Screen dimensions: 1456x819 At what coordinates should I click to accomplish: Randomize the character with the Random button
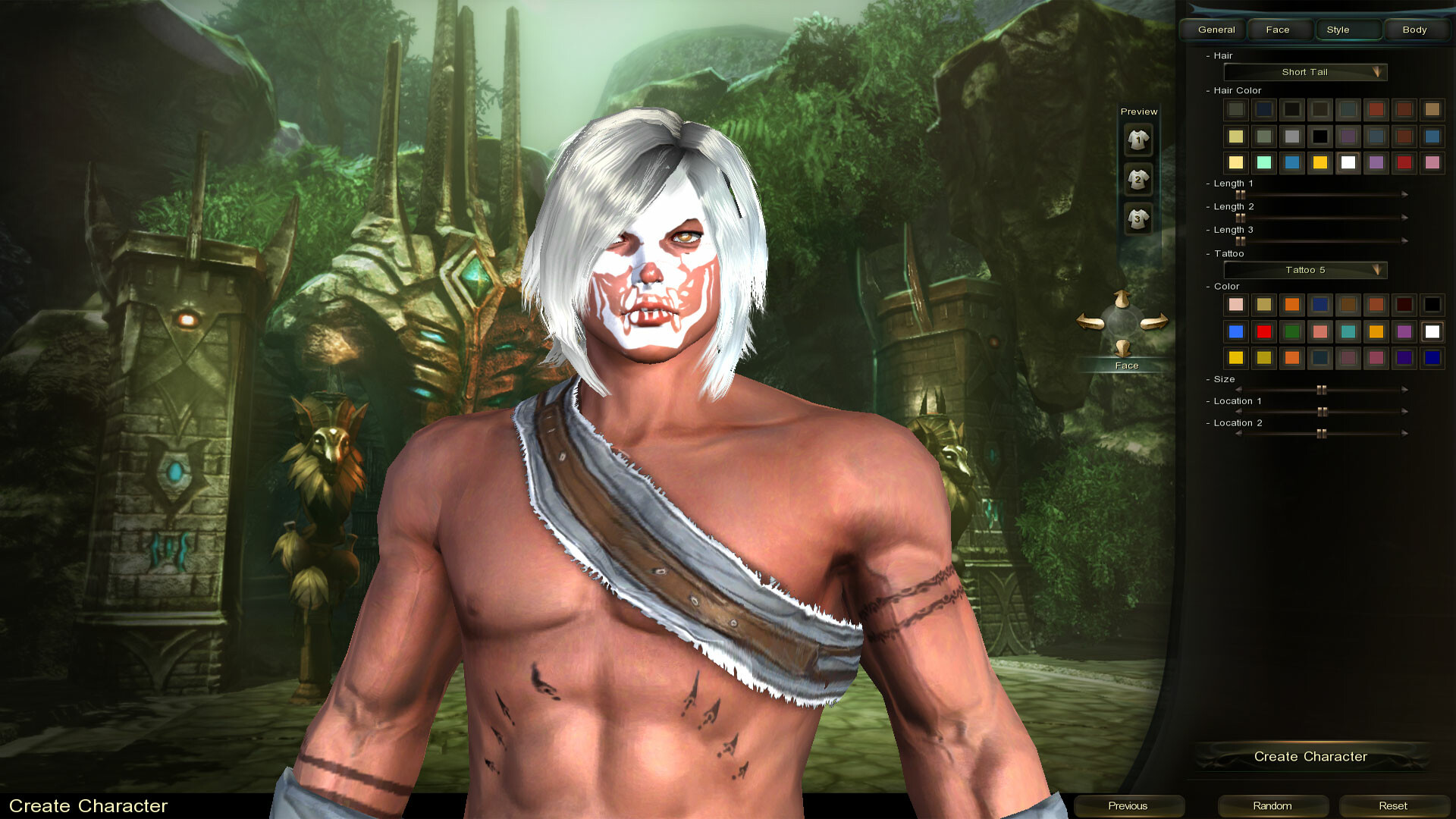point(1272,805)
